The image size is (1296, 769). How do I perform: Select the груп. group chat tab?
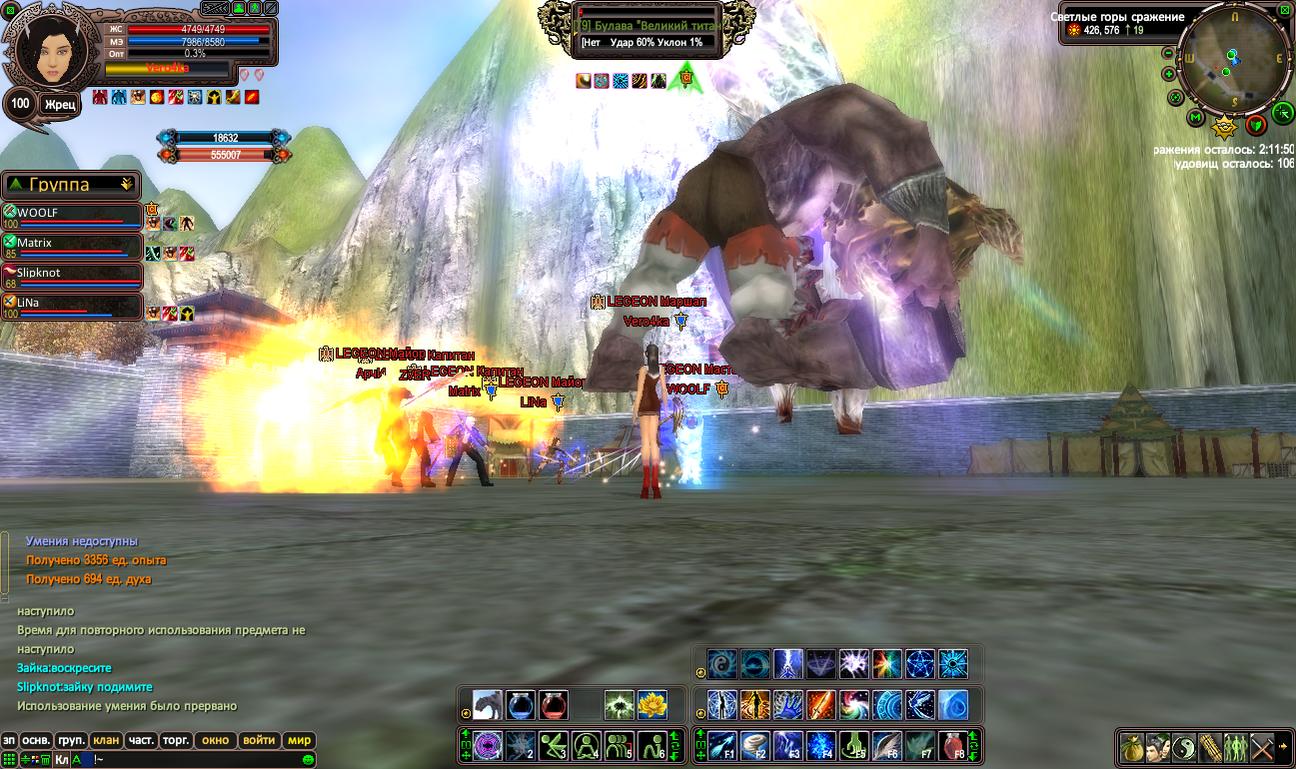(x=71, y=741)
